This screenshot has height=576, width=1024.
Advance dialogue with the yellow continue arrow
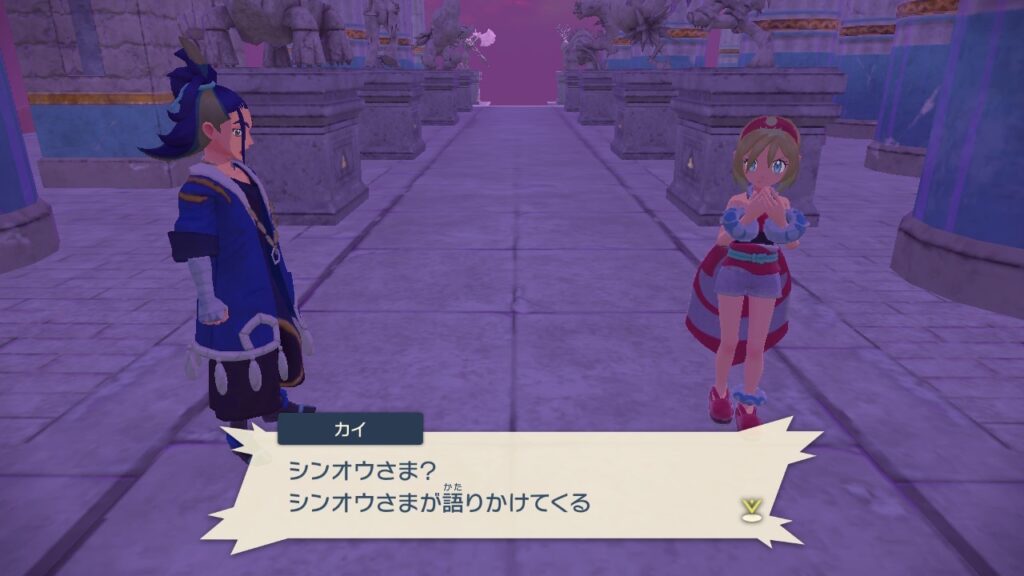(x=749, y=509)
